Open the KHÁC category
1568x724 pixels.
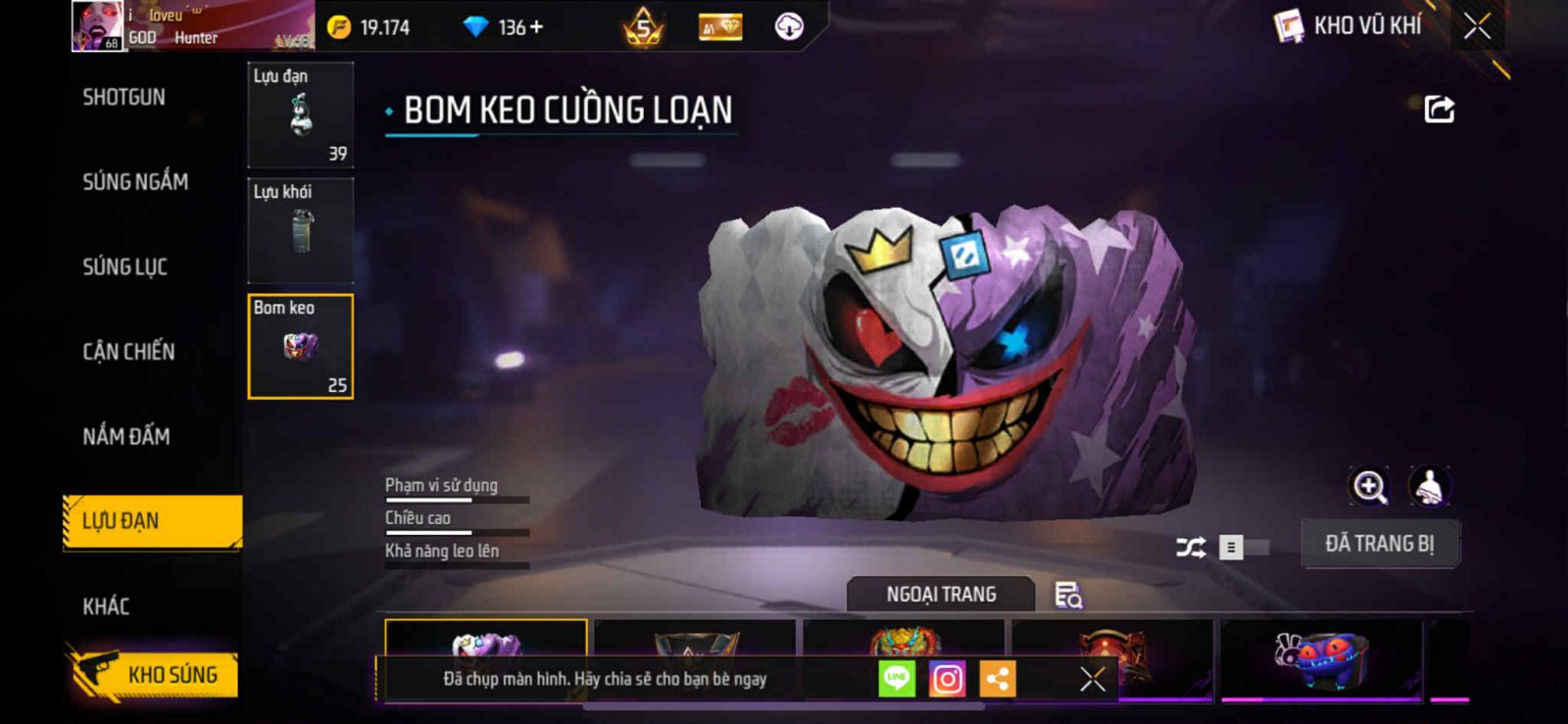(x=106, y=605)
